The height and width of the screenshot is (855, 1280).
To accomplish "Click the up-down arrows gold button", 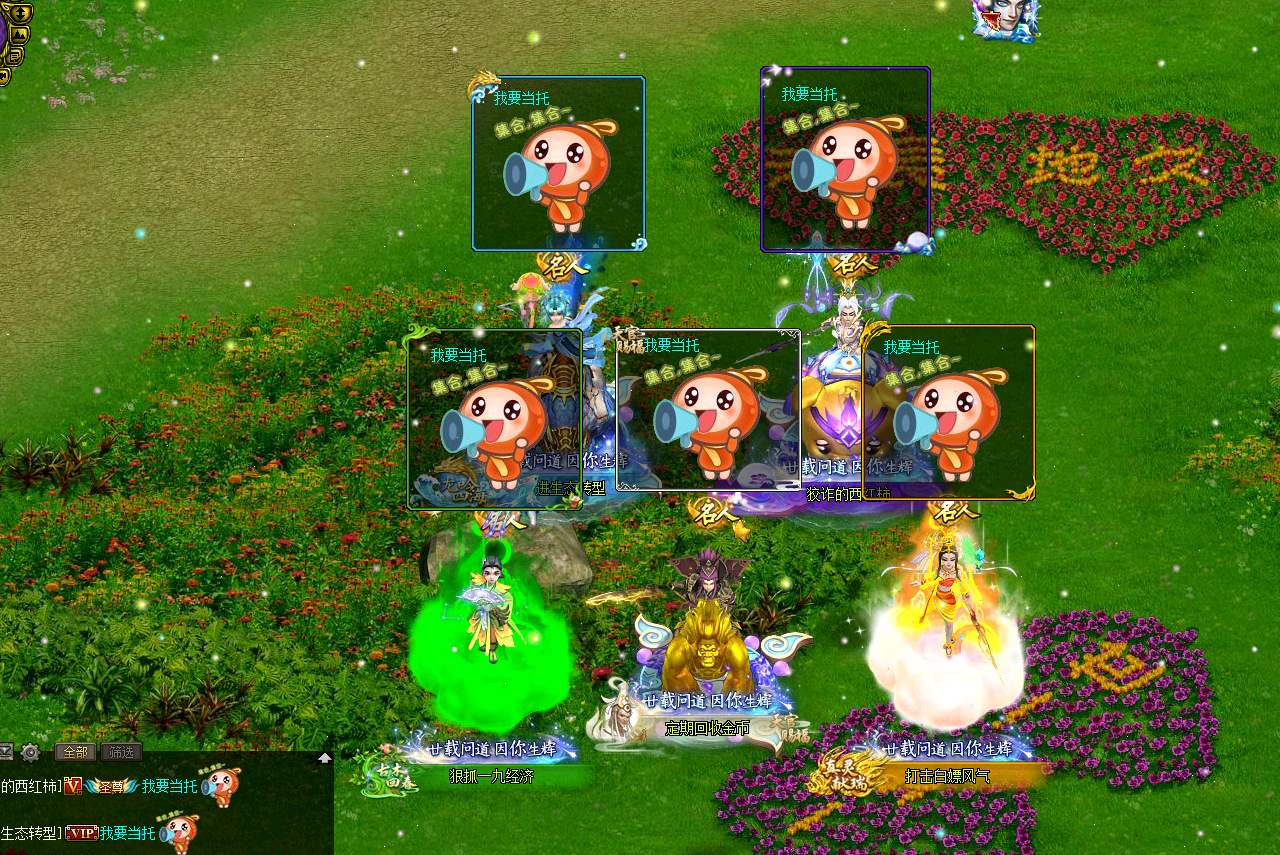I will [x=21, y=13].
